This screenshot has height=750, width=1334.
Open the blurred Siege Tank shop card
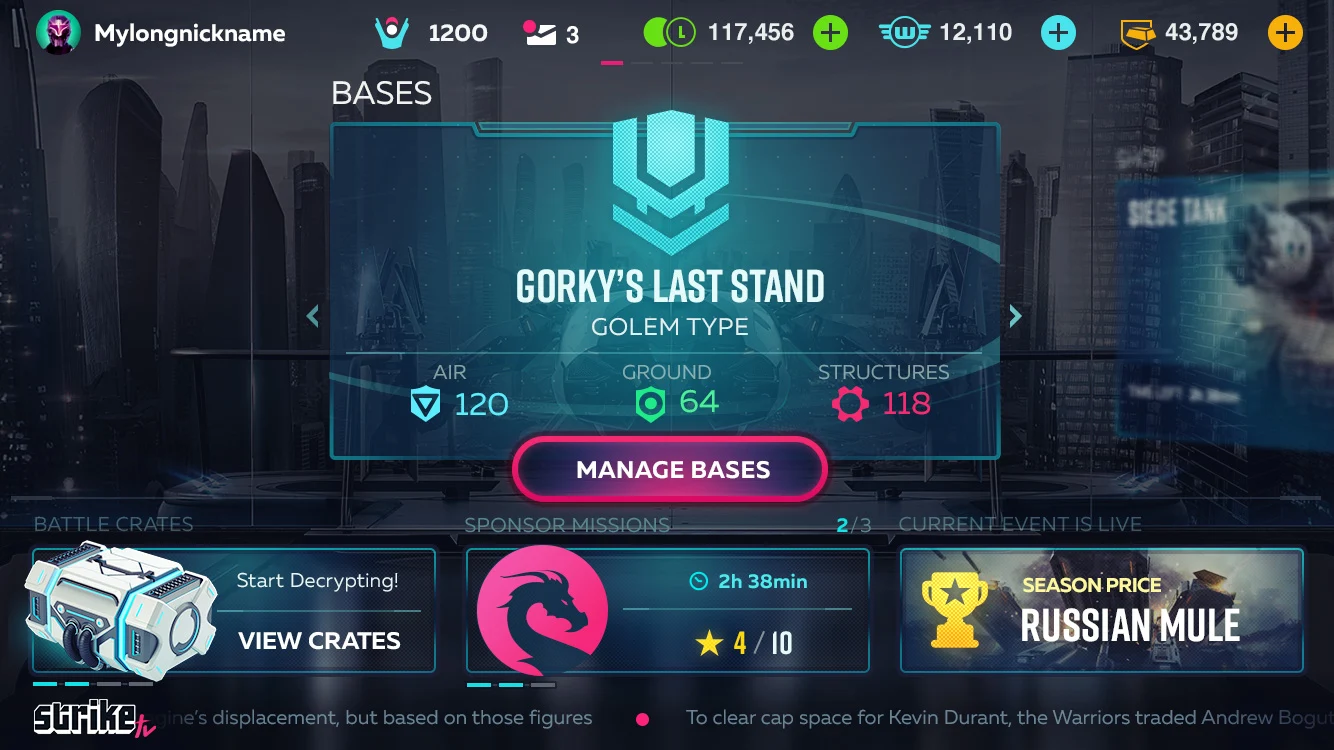pos(1225,300)
